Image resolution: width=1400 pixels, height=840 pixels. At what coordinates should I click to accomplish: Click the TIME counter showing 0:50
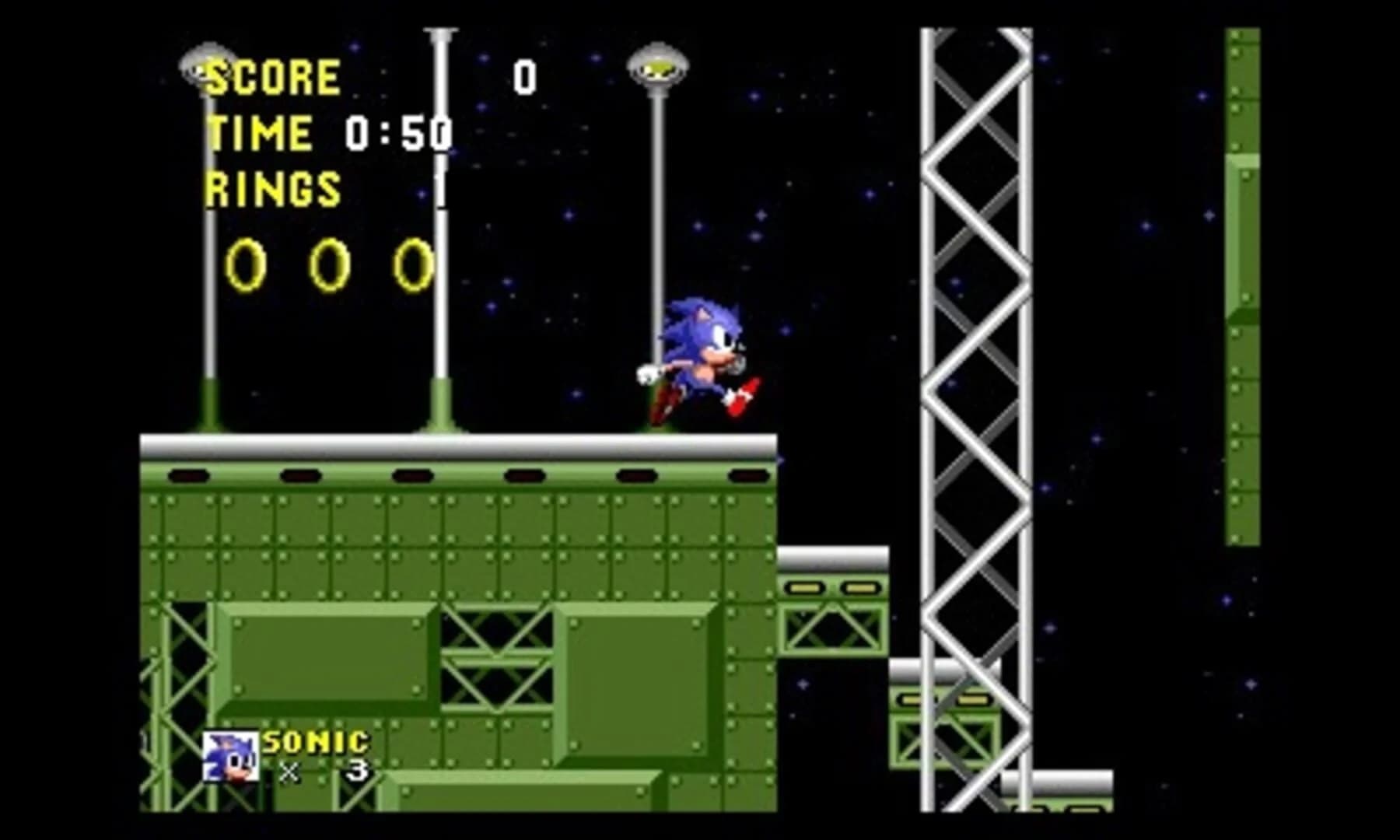tap(397, 132)
